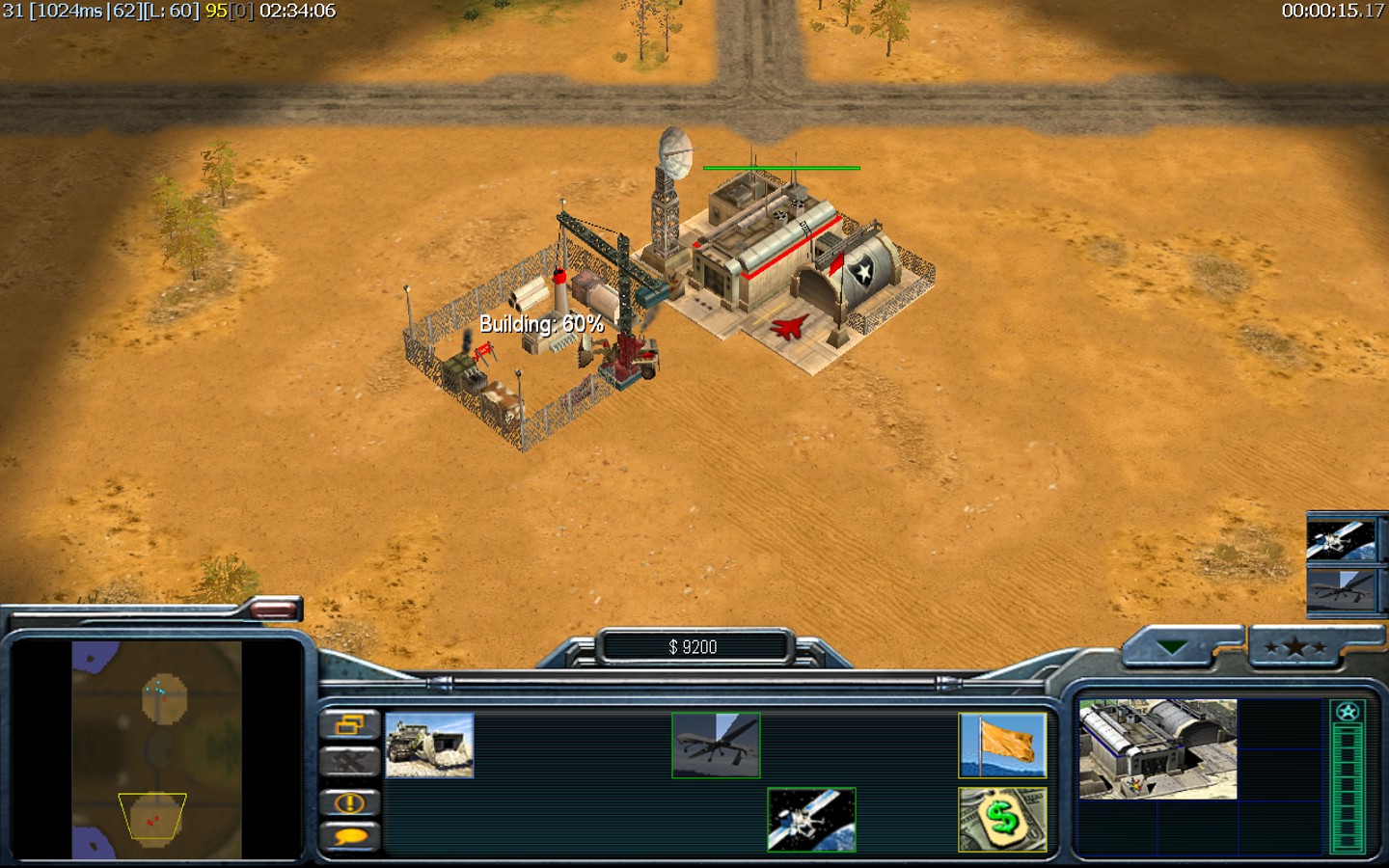Launch the Spy Drone power

716,745
